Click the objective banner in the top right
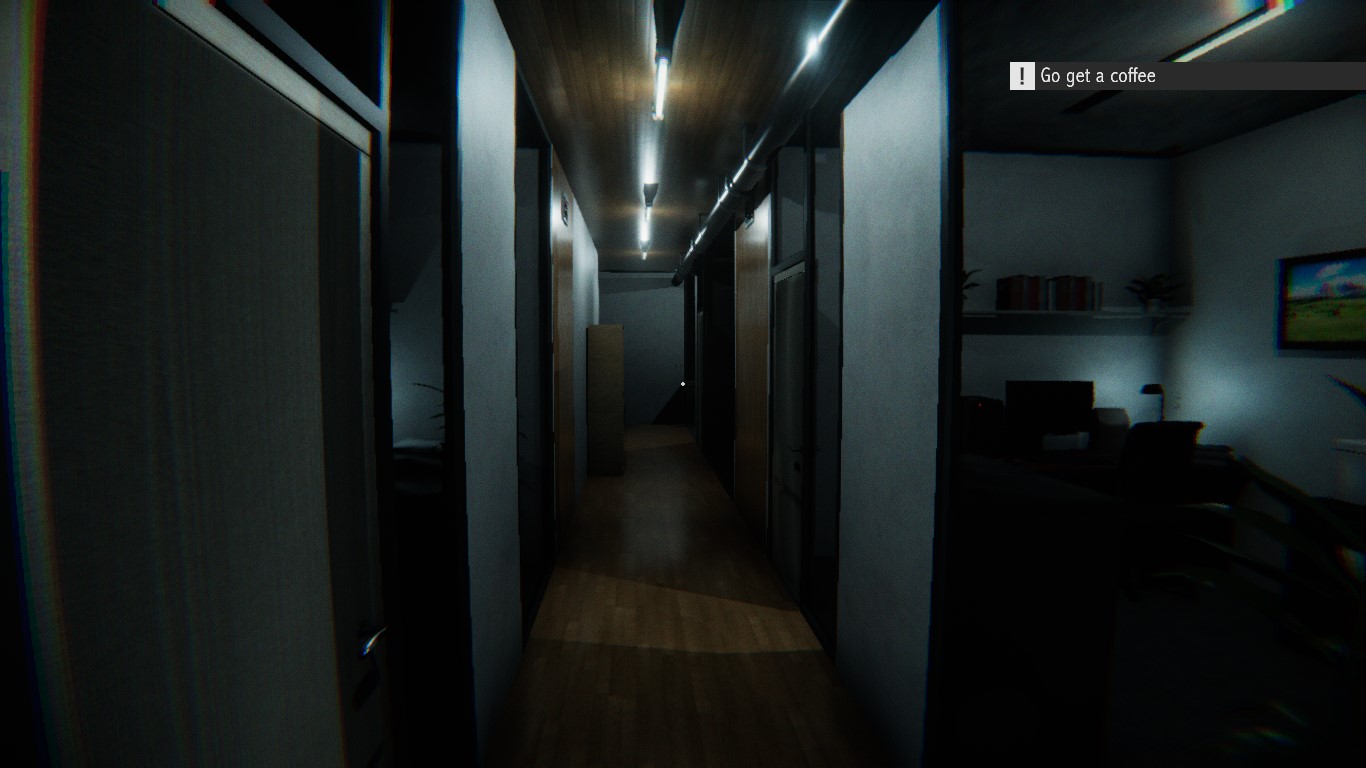The height and width of the screenshot is (768, 1366). pyautogui.click(x=1180, y=76)
